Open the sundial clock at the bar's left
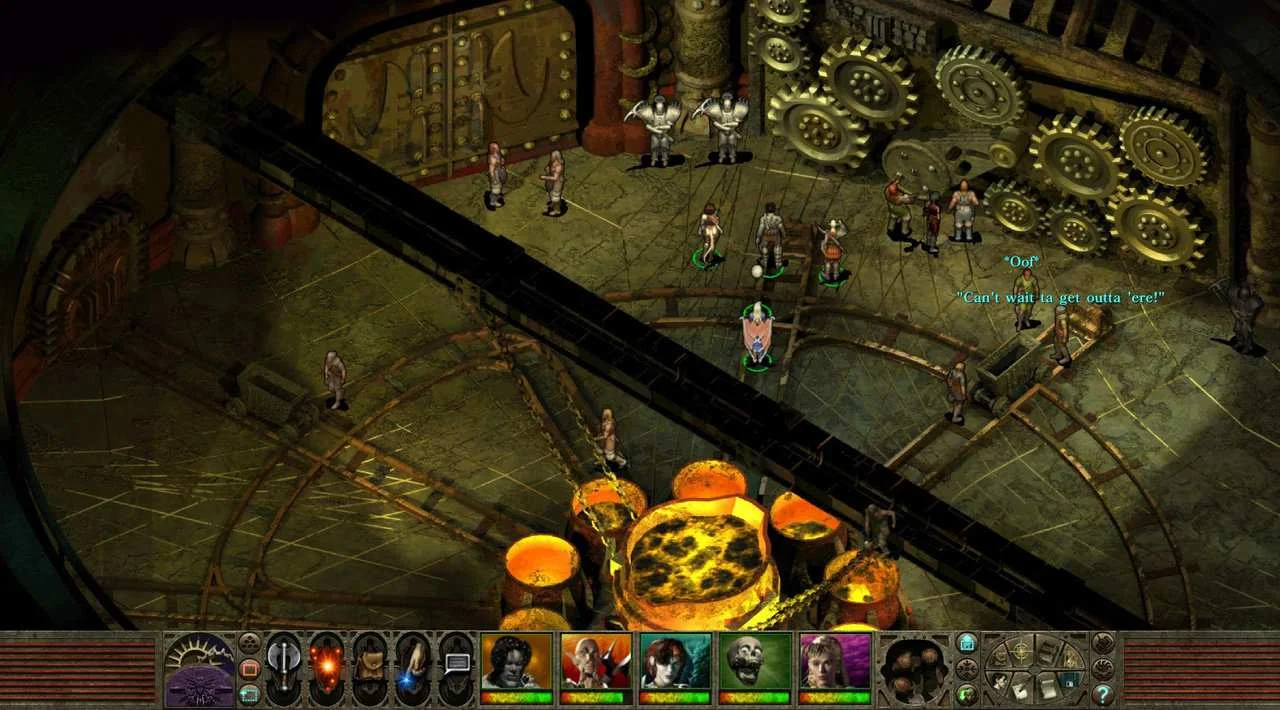This screenshot has width=1280, height=710. click(198, 668)
